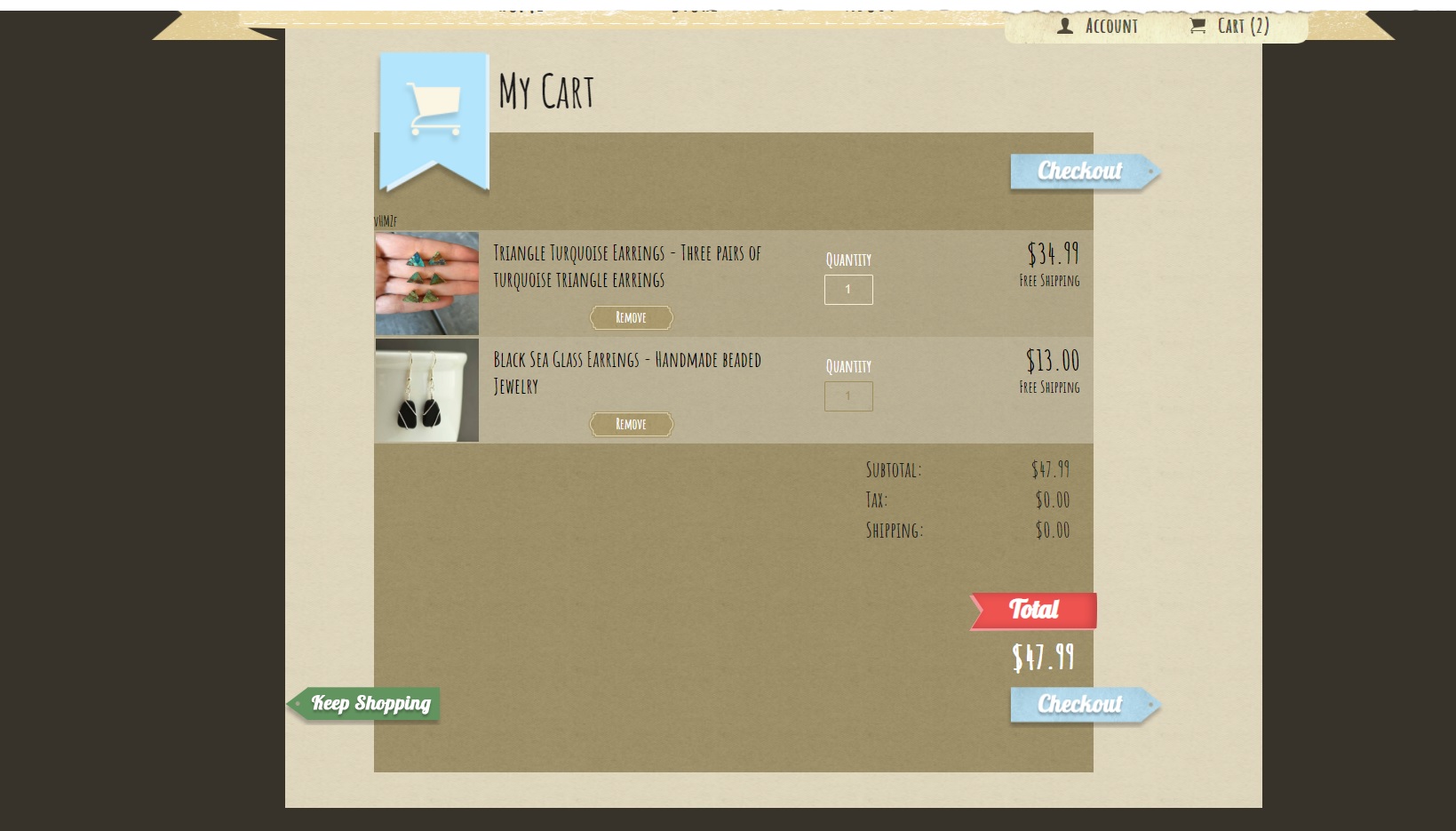This screenshot has height=831, width=1456.
Task: Click the arrow tip of the bottom Checkout banner
Action: [1152, 704]
